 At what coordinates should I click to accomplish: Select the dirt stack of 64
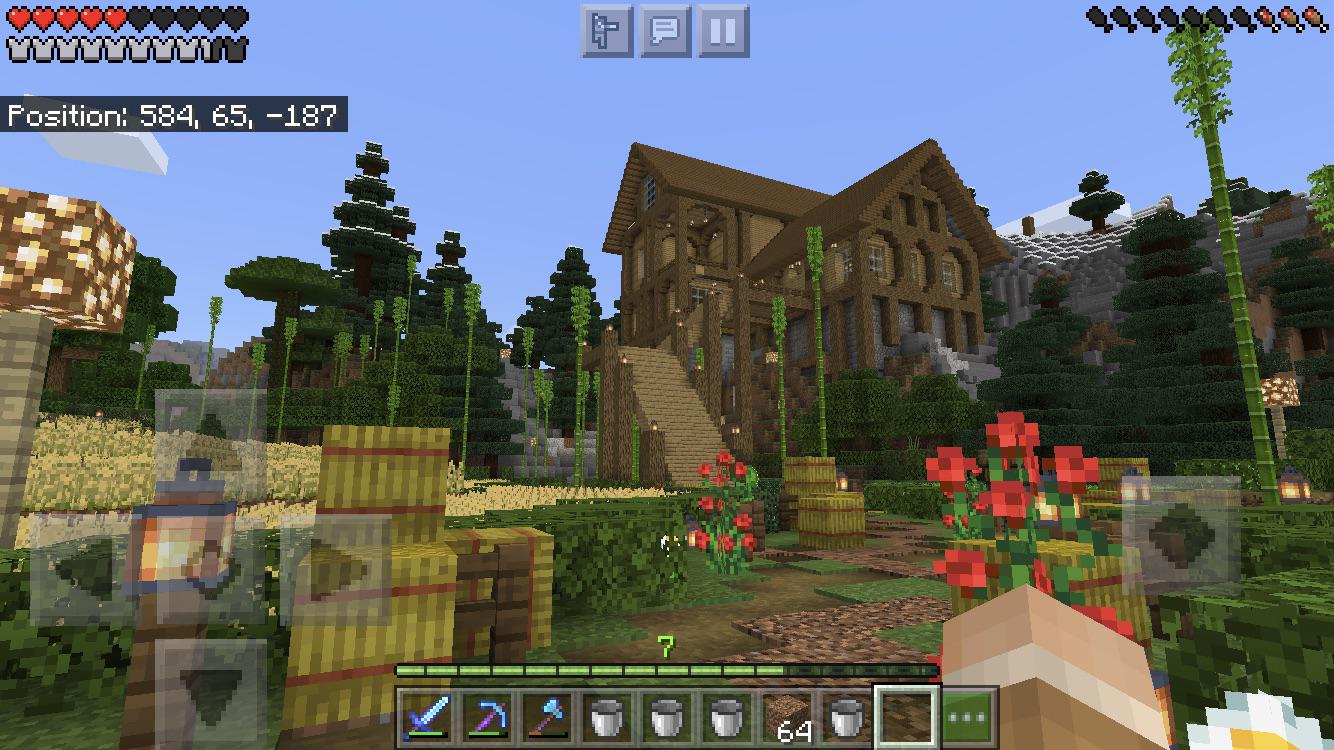[788, 716]
